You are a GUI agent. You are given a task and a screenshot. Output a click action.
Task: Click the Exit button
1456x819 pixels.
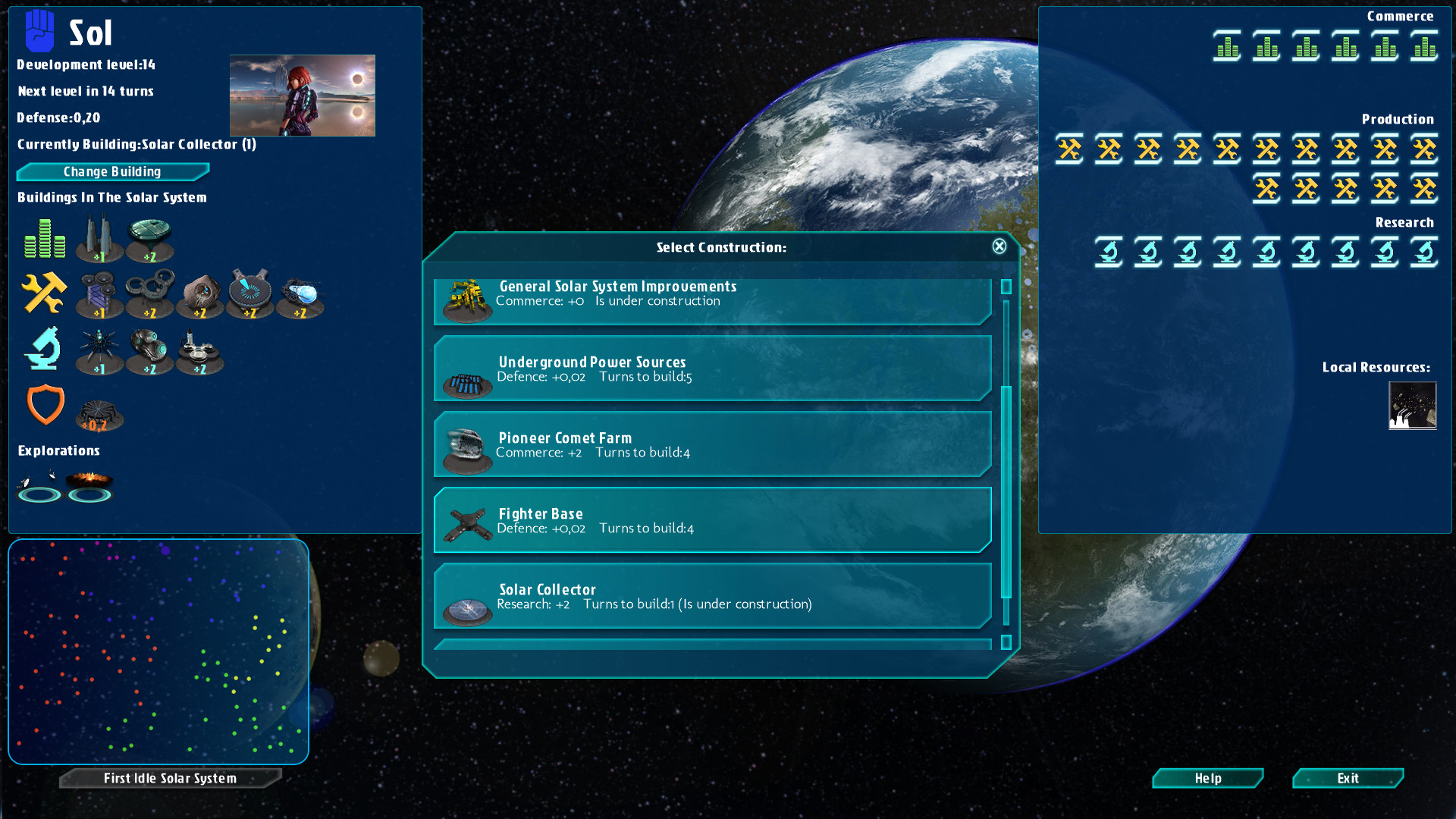click(1348, 778)
